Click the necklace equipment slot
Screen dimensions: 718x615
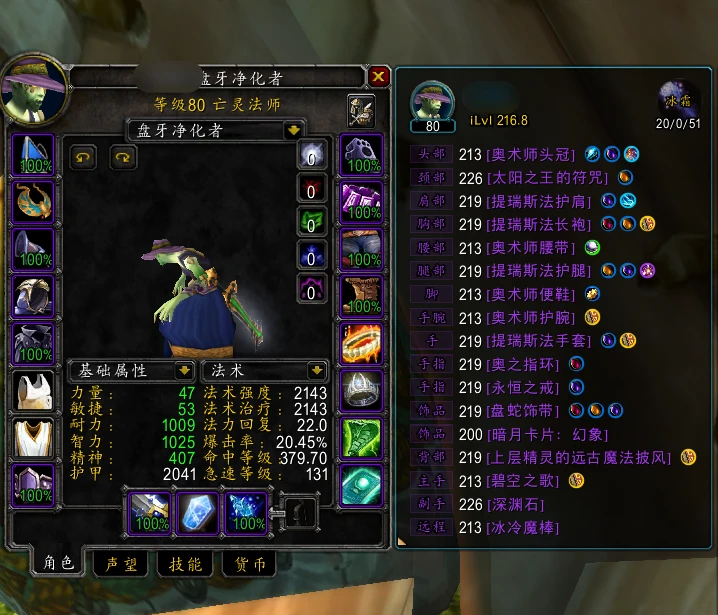(x=33, y=202)
